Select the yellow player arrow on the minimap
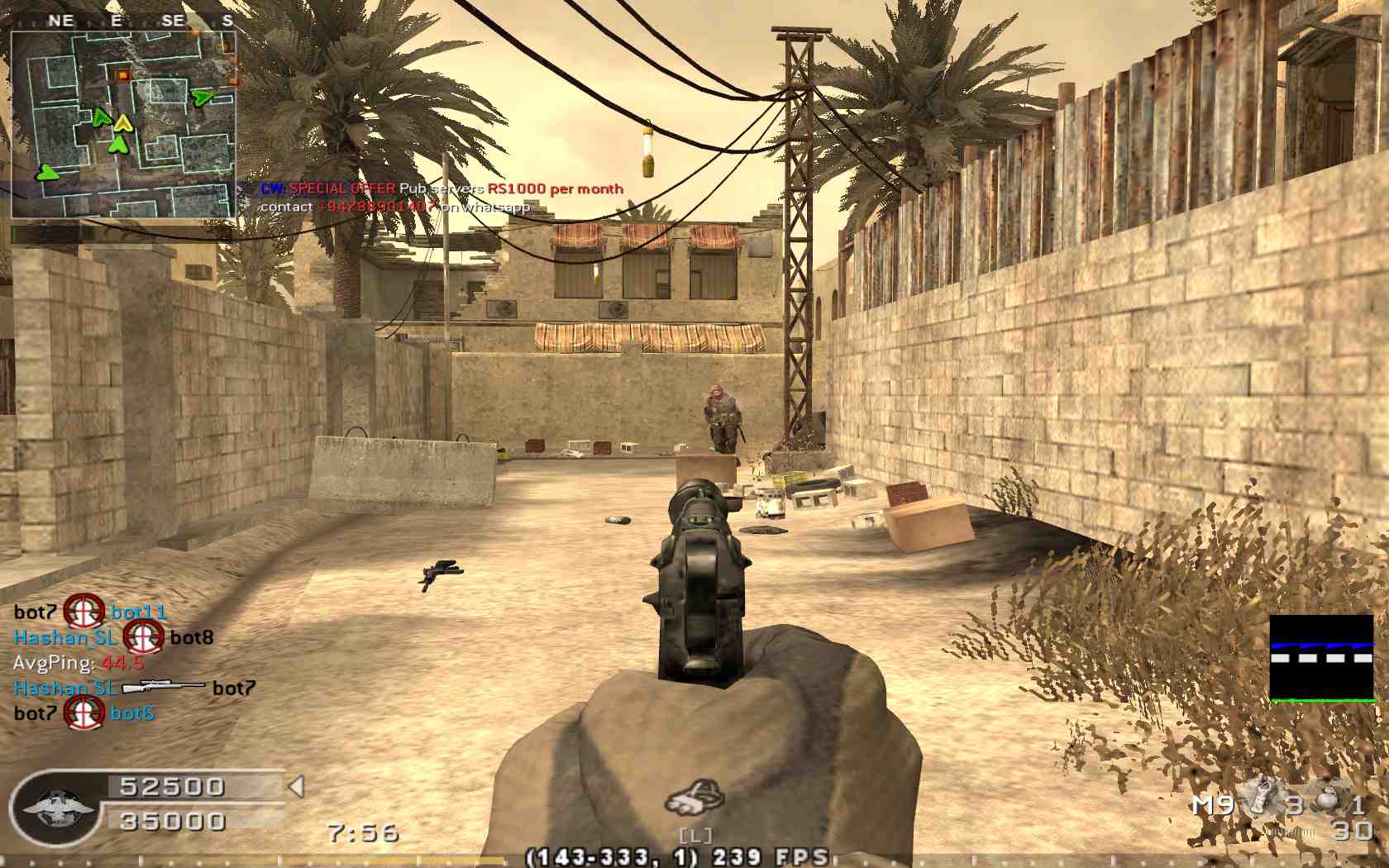The width and height of the screenshot is (1389, 868). (x=123, y=124)
